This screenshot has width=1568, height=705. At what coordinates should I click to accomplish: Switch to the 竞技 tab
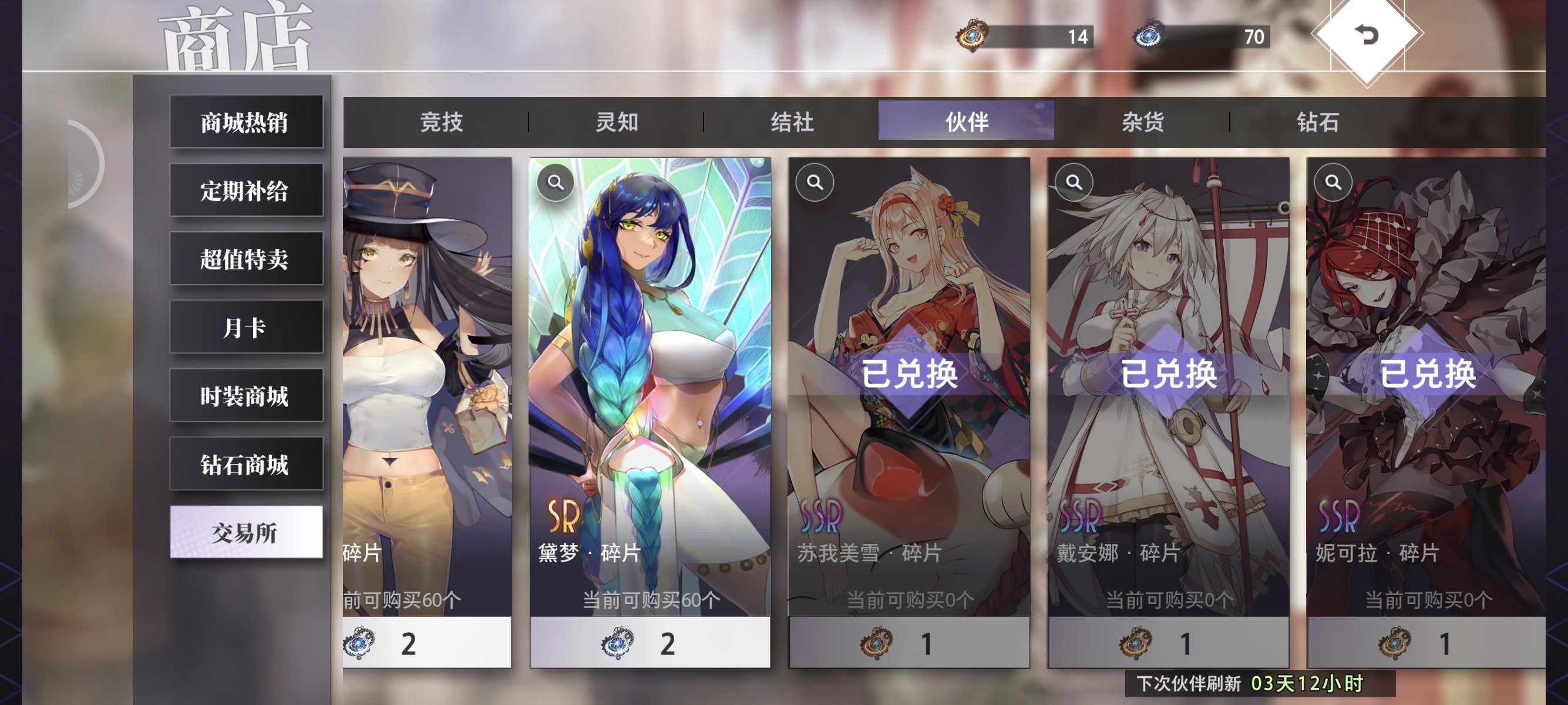point(440,122)
